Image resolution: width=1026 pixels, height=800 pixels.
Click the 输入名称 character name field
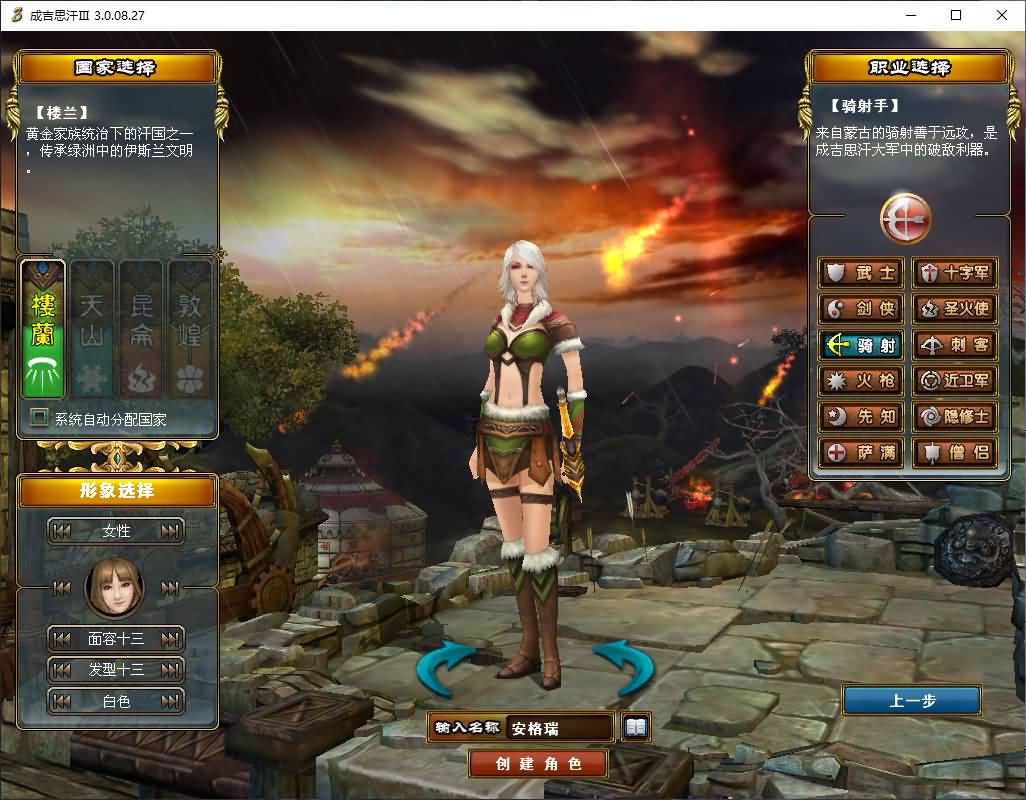(558, 728)
